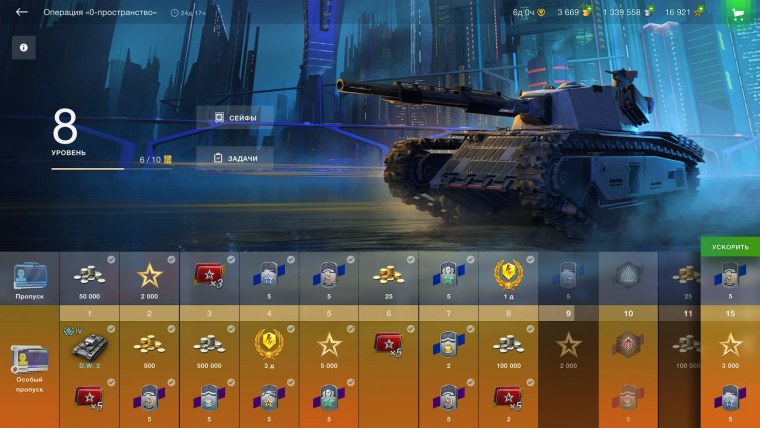View the 1 д premium reward
This screenshot has height=428, width=760.
(x=508, y=278)
